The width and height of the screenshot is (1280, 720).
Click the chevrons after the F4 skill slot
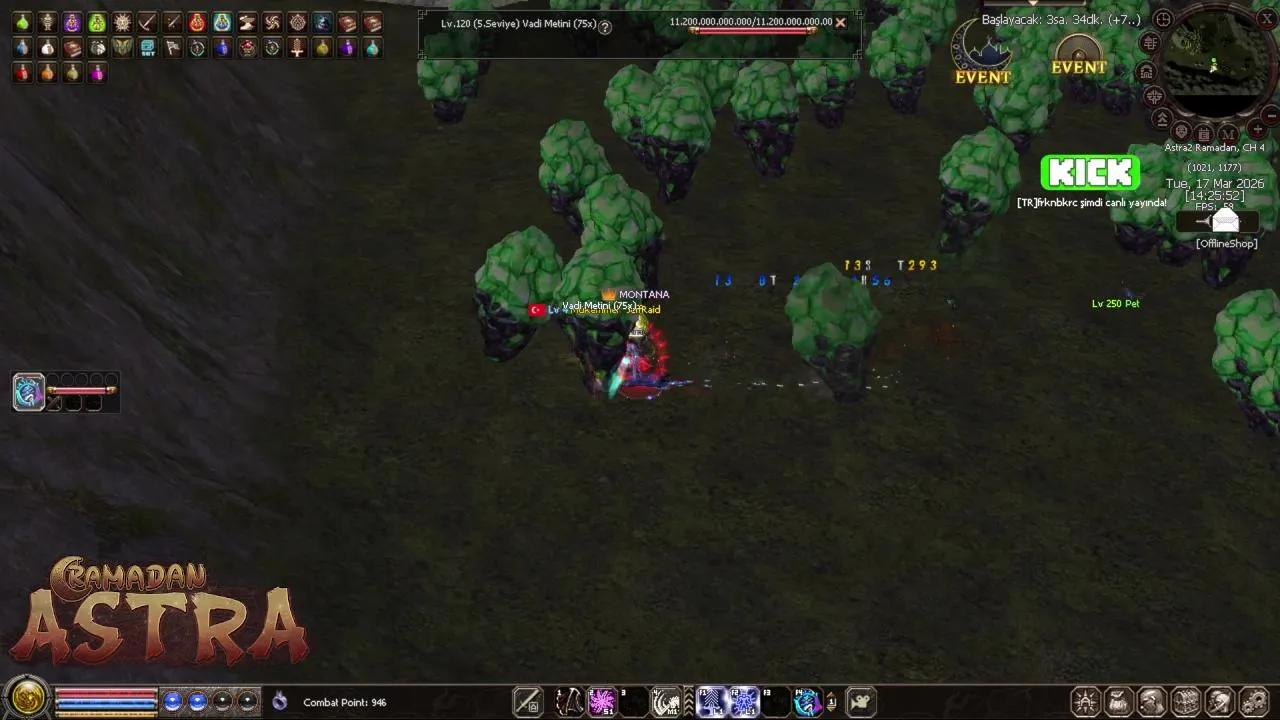click(x=831, y=701)
